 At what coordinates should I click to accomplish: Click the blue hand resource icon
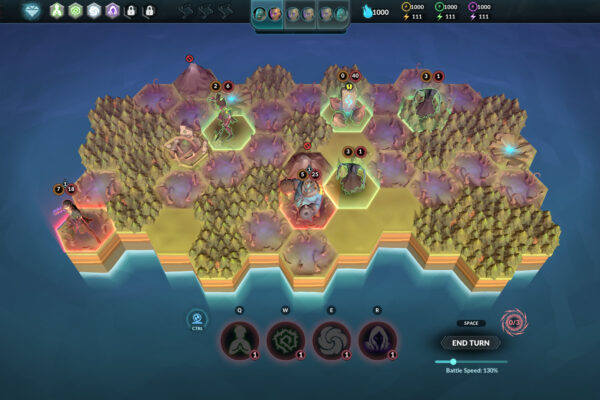[x=367, y=12]
